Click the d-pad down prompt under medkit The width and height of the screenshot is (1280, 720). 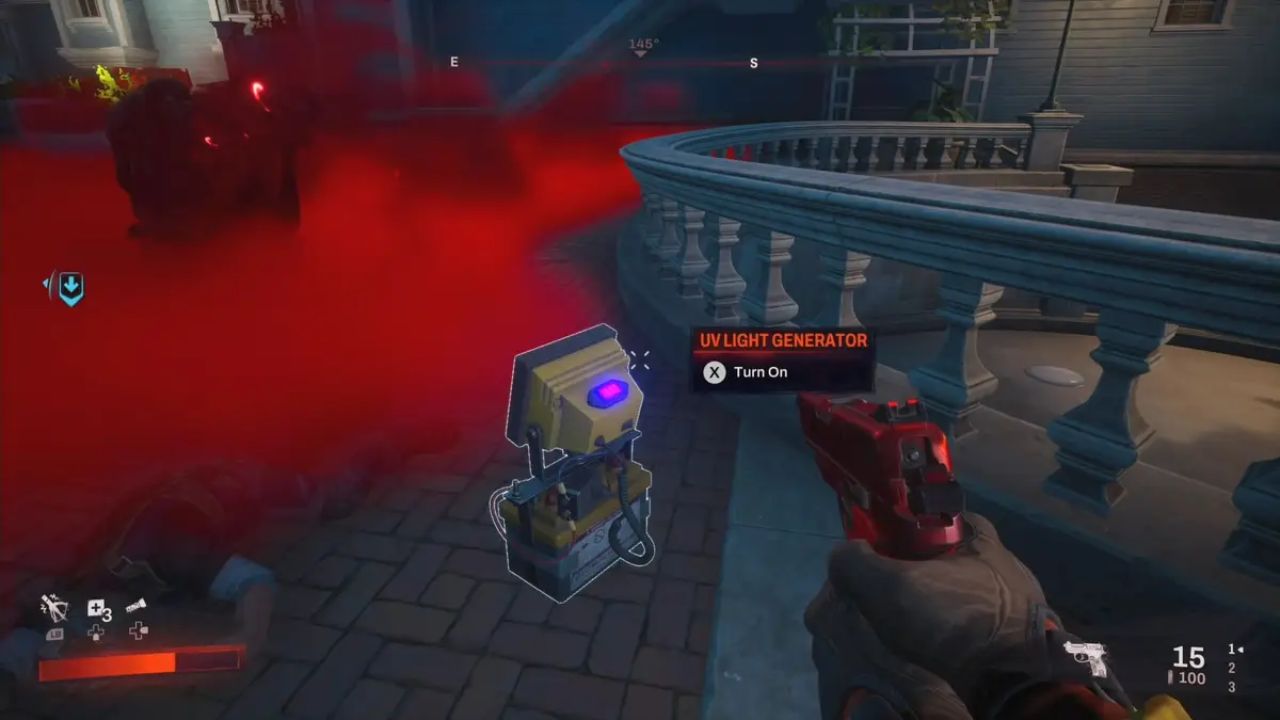tap(96, 633)
